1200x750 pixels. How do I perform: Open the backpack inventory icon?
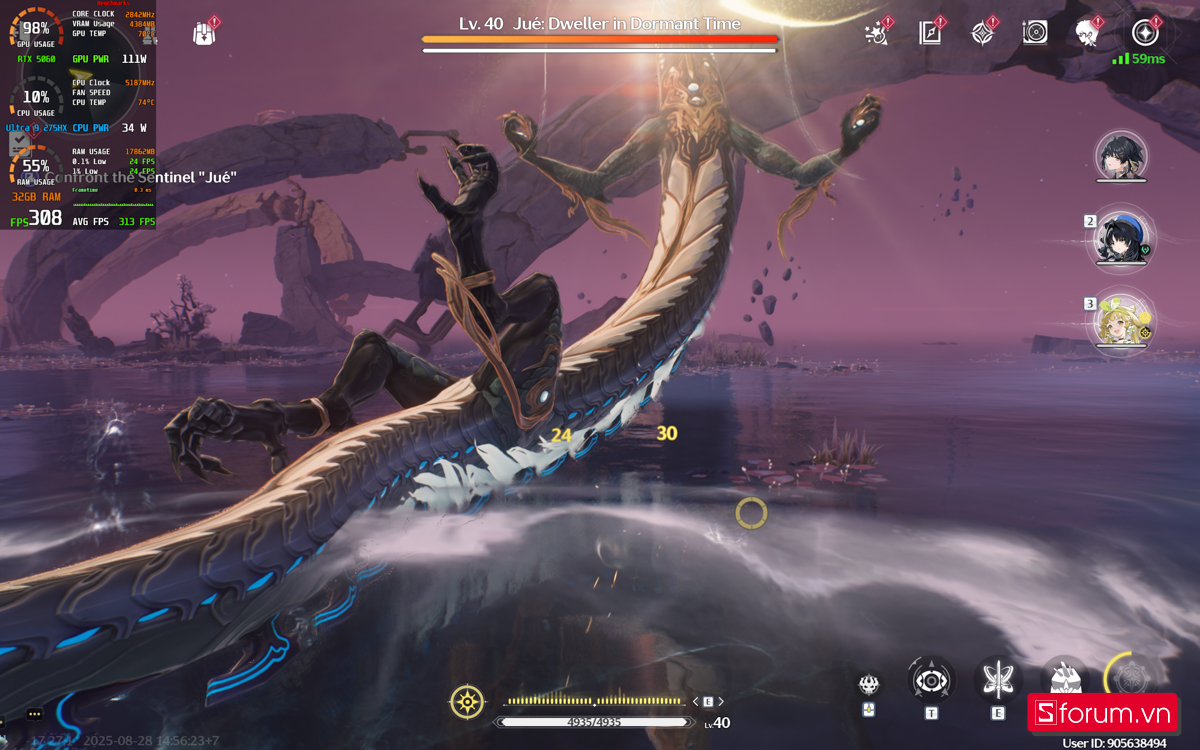[204, 33]
